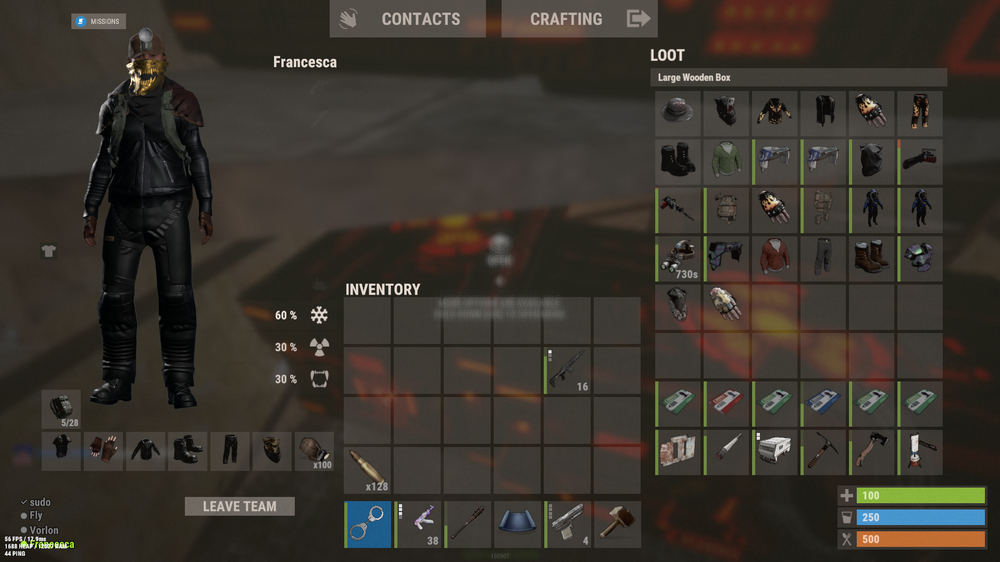
Task: Select the handcuffs hotbar slot
Action: (x=368, y=525)
